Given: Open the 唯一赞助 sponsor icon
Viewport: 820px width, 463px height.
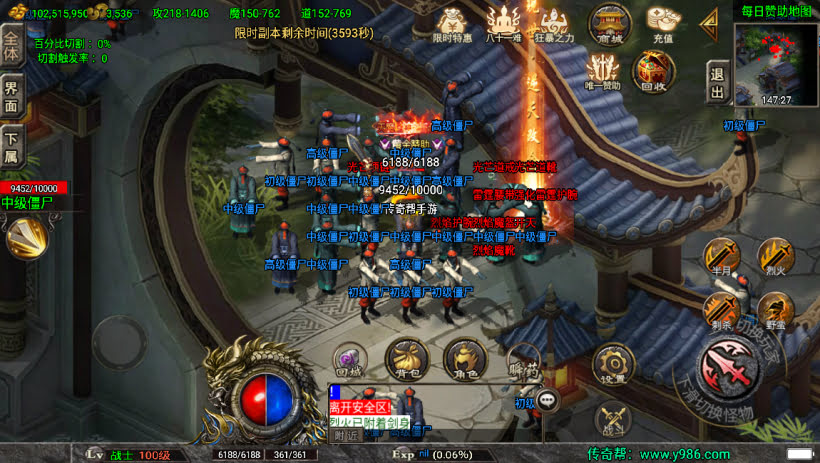Looking at the screenshot, I should tap(603, 70).
